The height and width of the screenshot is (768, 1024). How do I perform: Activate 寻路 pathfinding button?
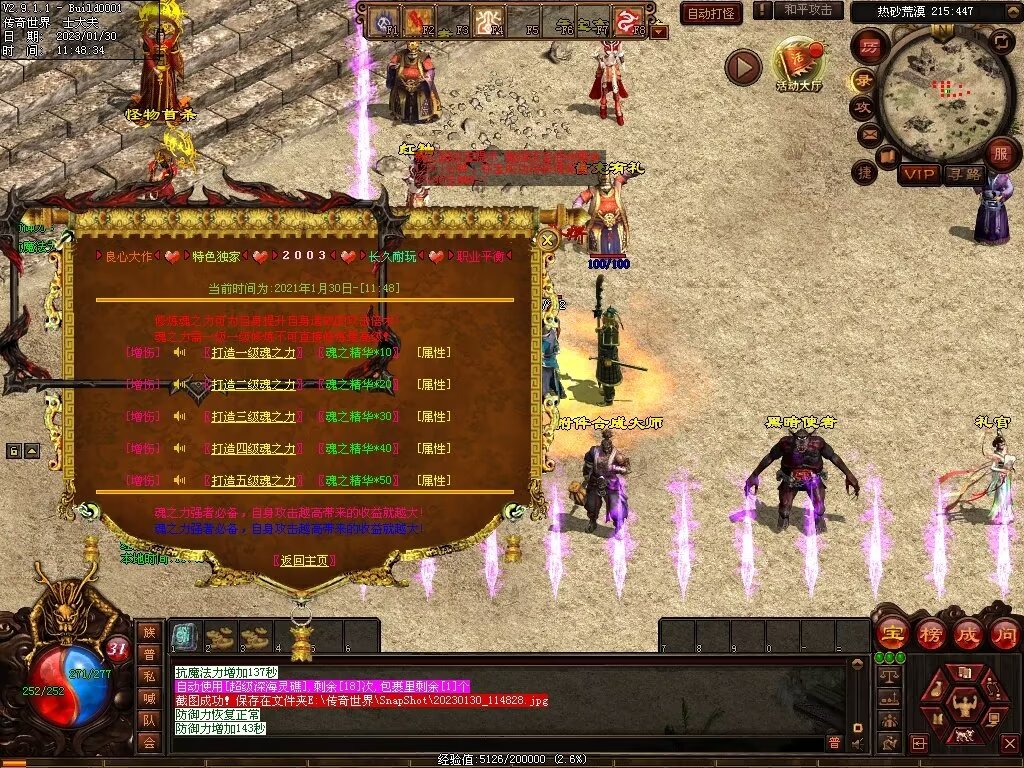tap(964, 175)
